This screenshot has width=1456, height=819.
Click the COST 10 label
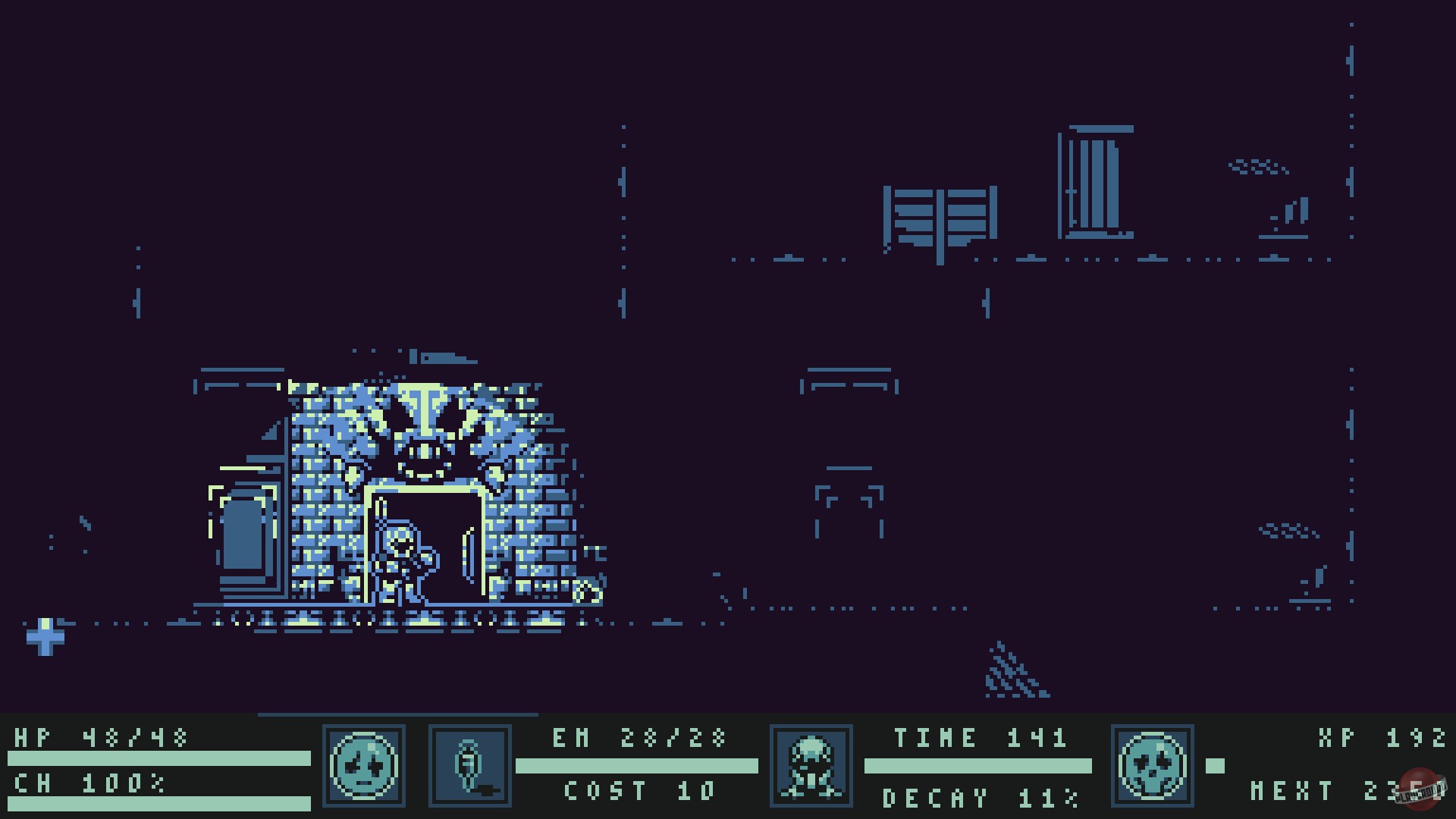(x=641, y=791)
